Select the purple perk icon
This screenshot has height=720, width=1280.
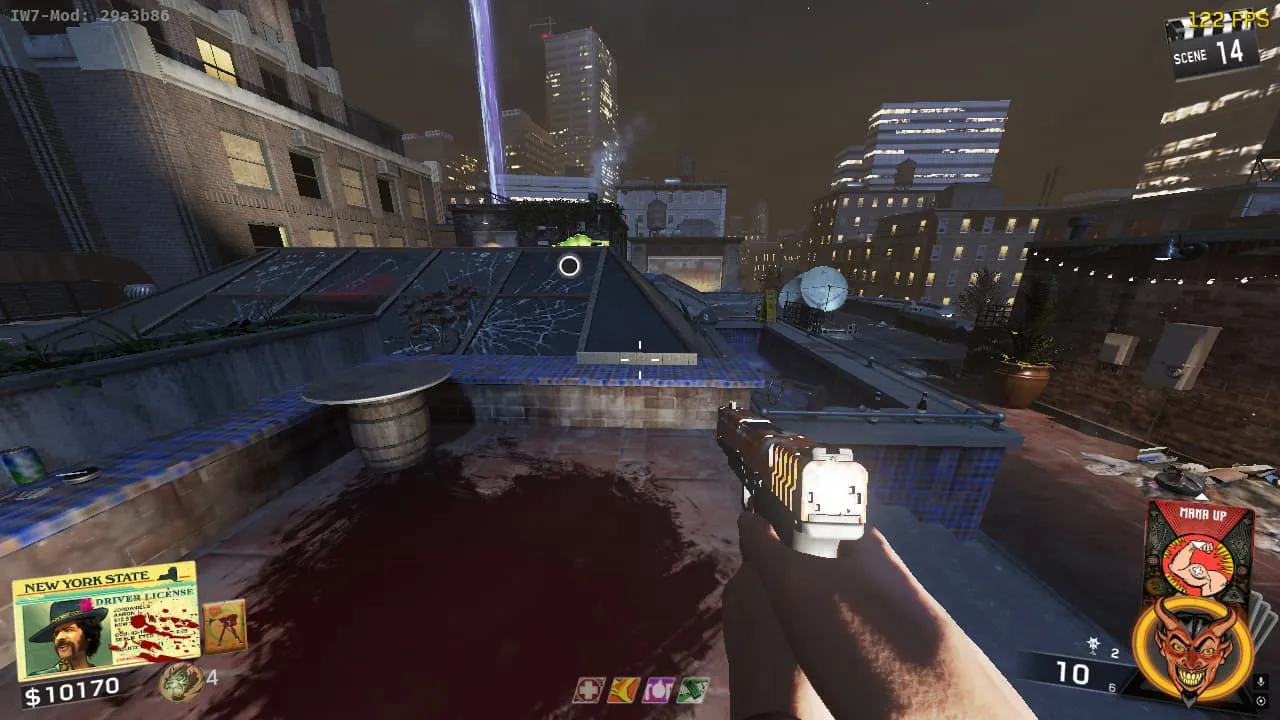[x=658, y=690]
